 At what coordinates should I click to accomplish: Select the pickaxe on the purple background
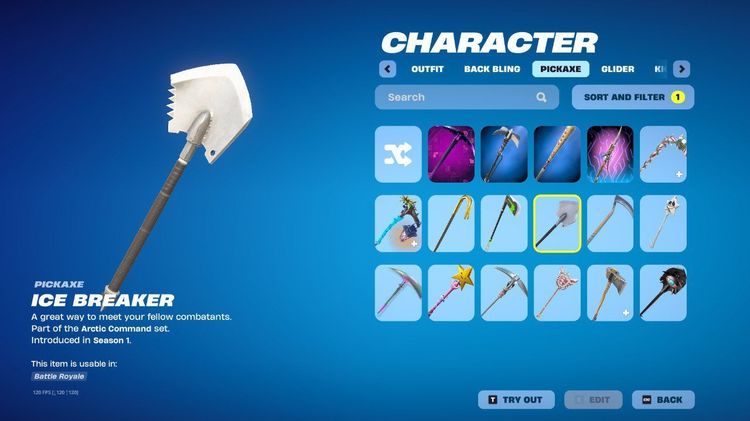451,154
